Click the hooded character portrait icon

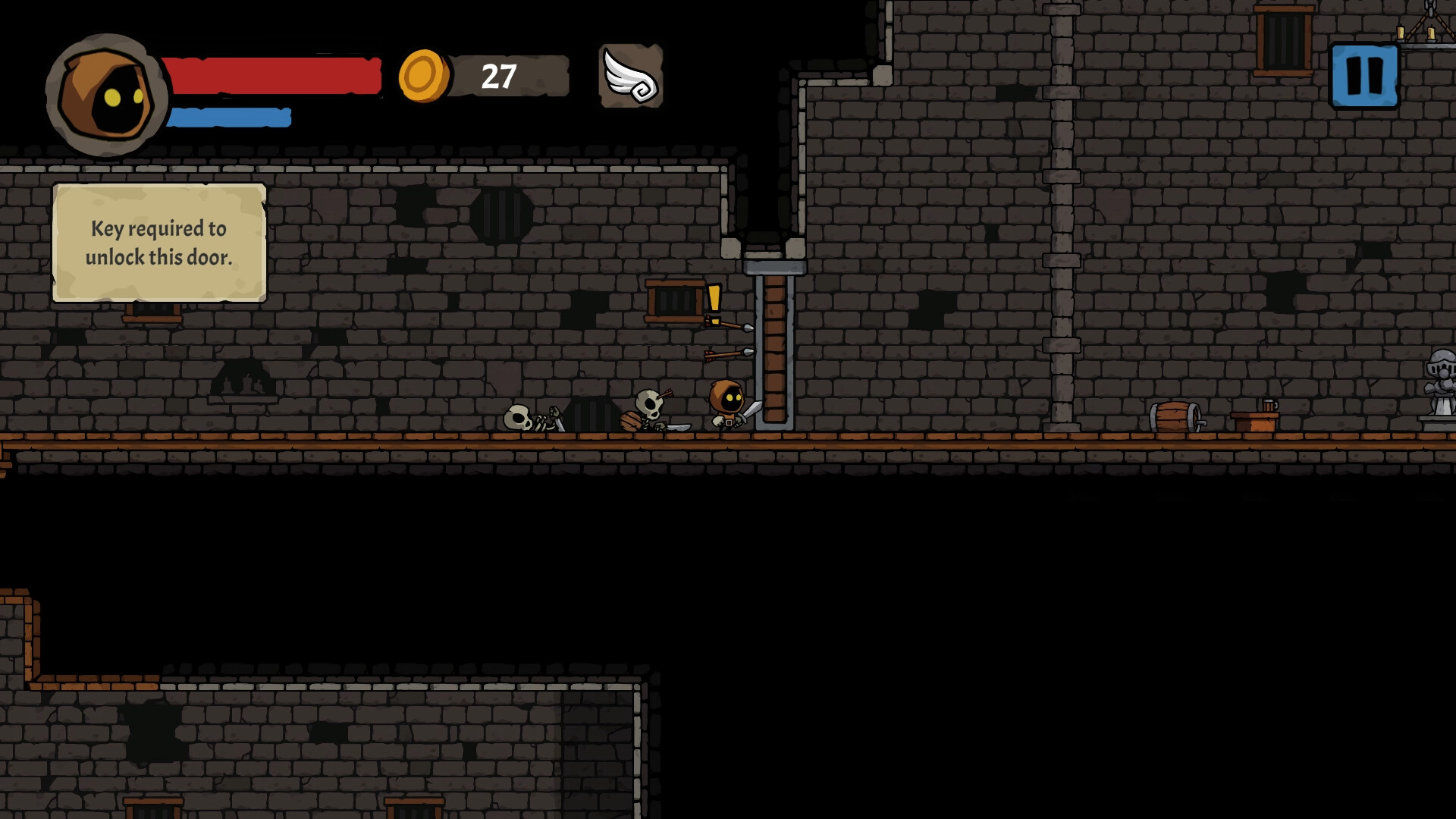click(x=106, y=87)
